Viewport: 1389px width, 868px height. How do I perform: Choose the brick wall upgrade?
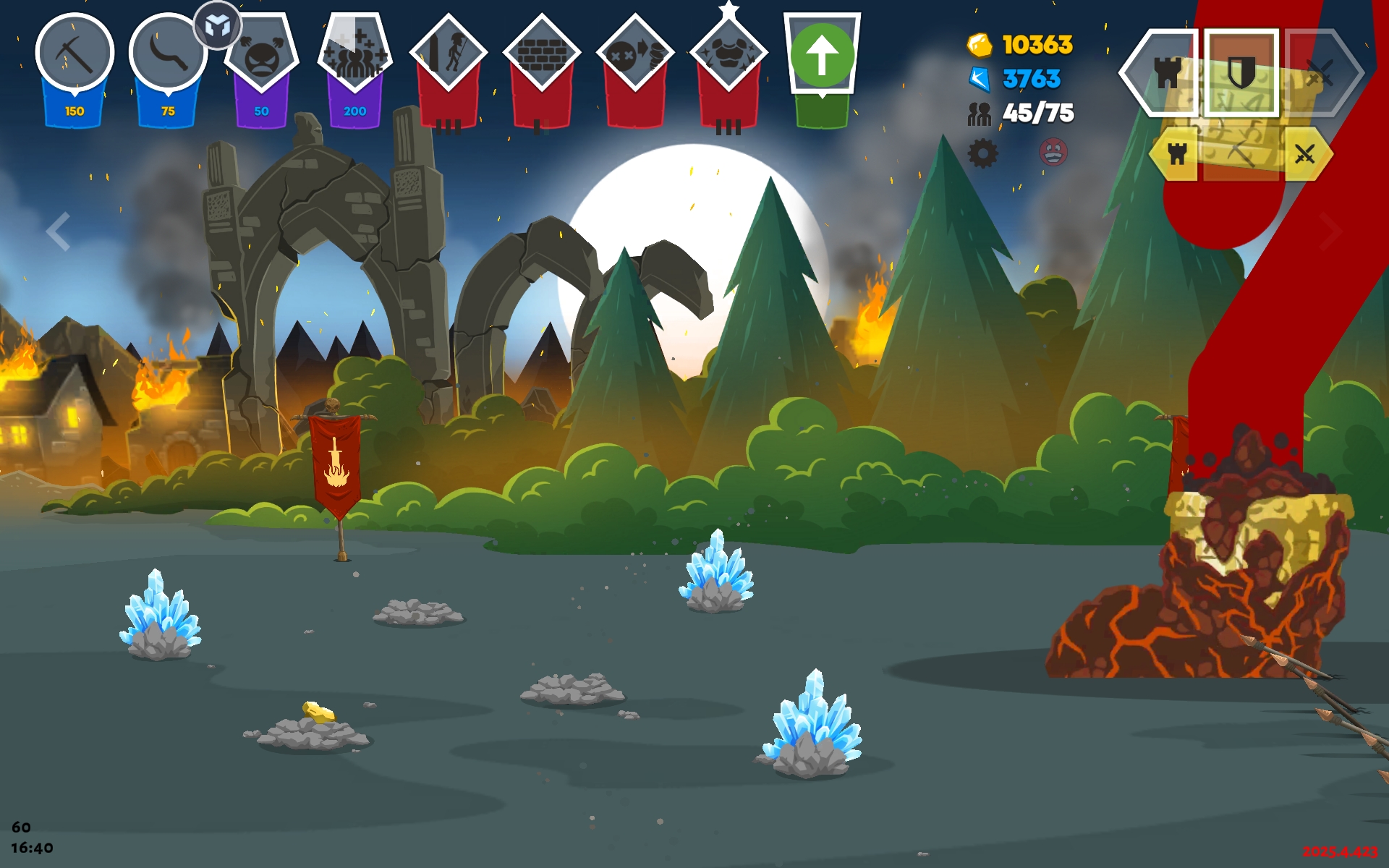click(541, 54)
